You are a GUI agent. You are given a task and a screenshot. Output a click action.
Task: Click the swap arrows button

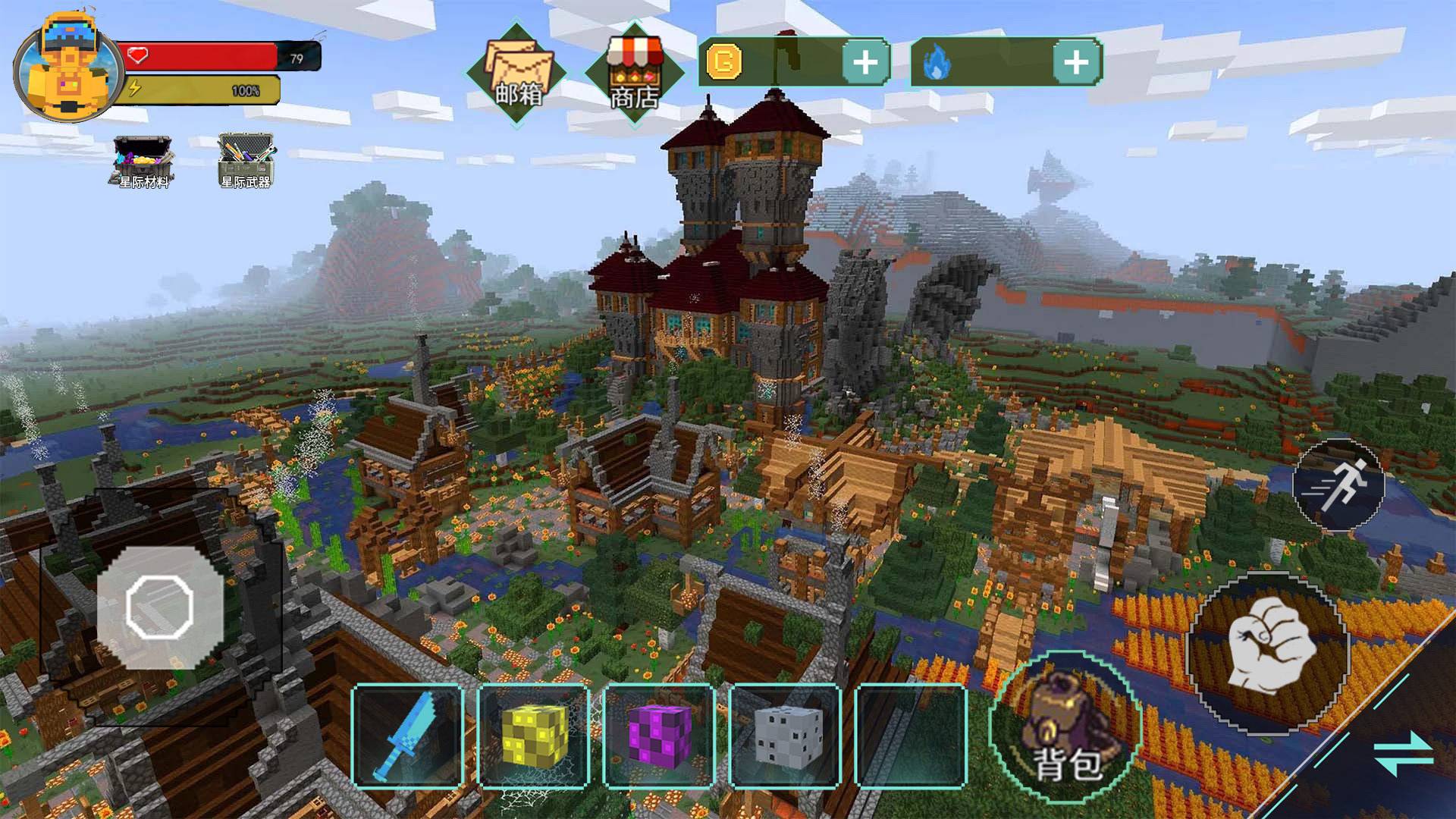[x=1403, y=753]
